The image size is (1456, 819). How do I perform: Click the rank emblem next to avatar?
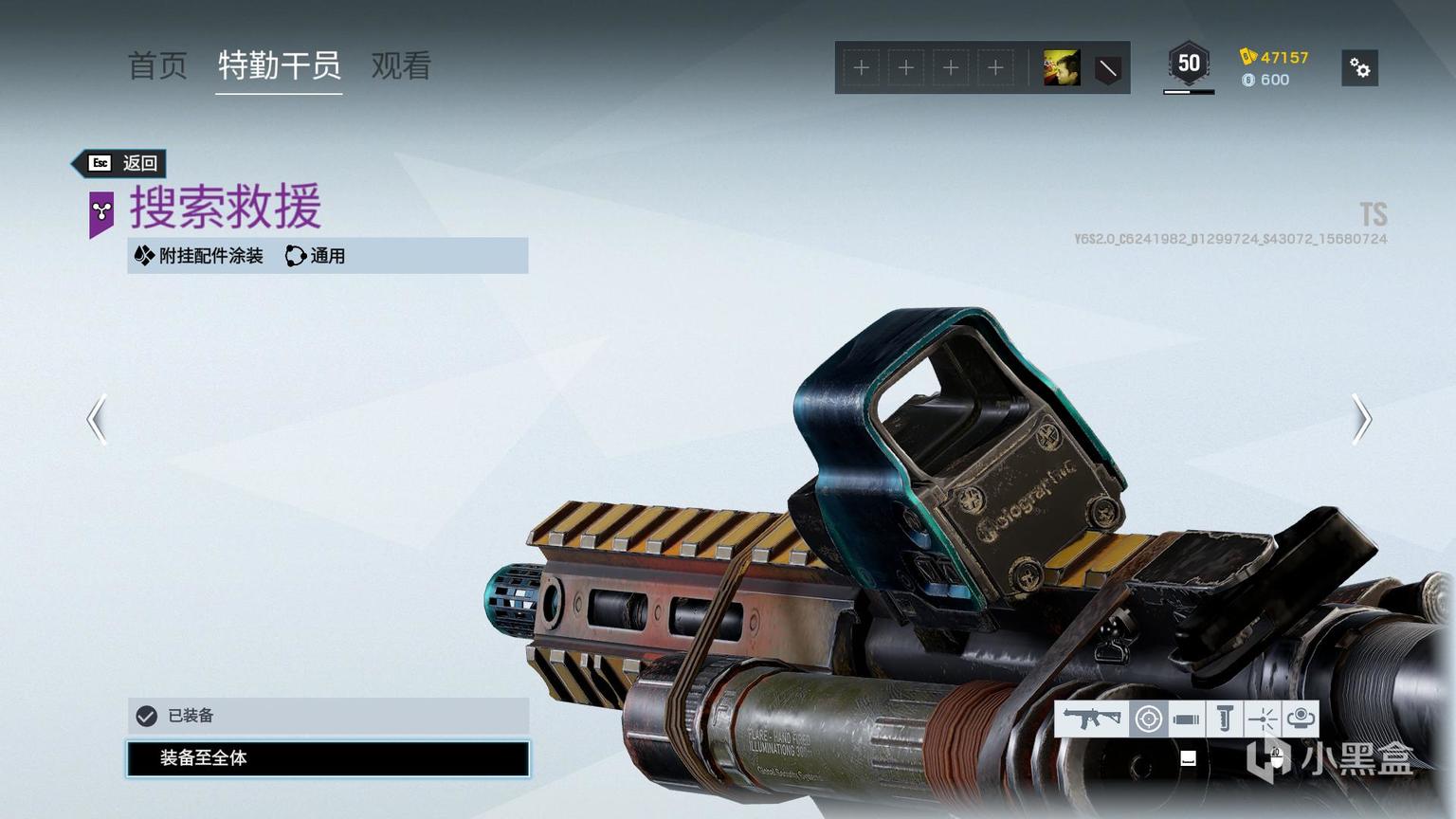coord(1107,68)
